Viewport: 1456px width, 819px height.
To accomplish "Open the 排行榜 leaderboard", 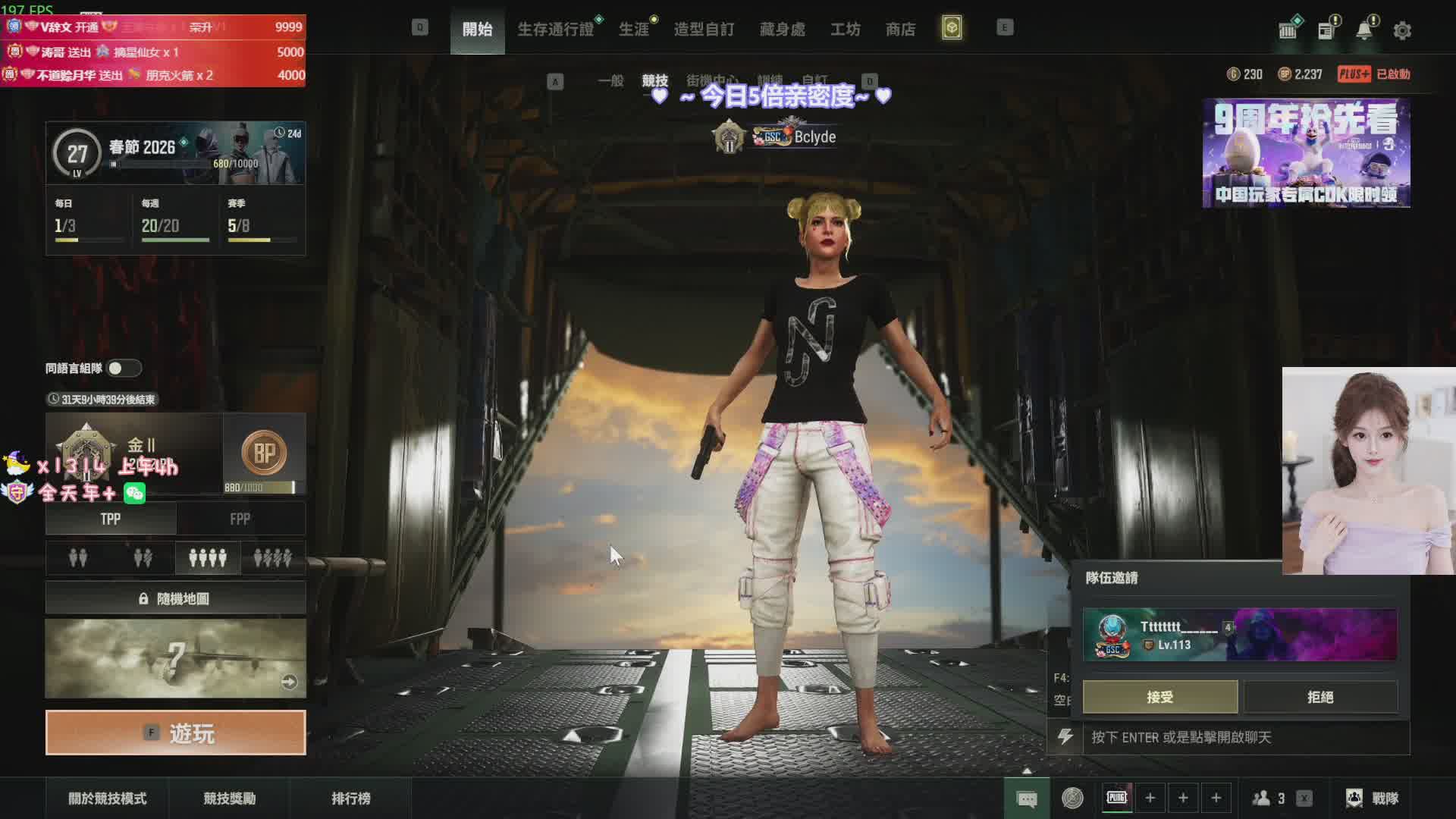I will click(351, 799).
